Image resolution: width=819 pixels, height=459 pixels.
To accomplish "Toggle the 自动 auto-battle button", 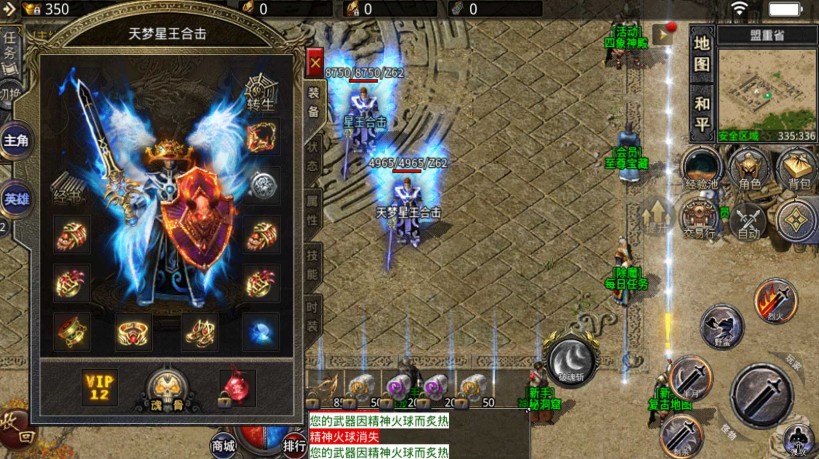I will pyautogui.click(x=749, y=219).
